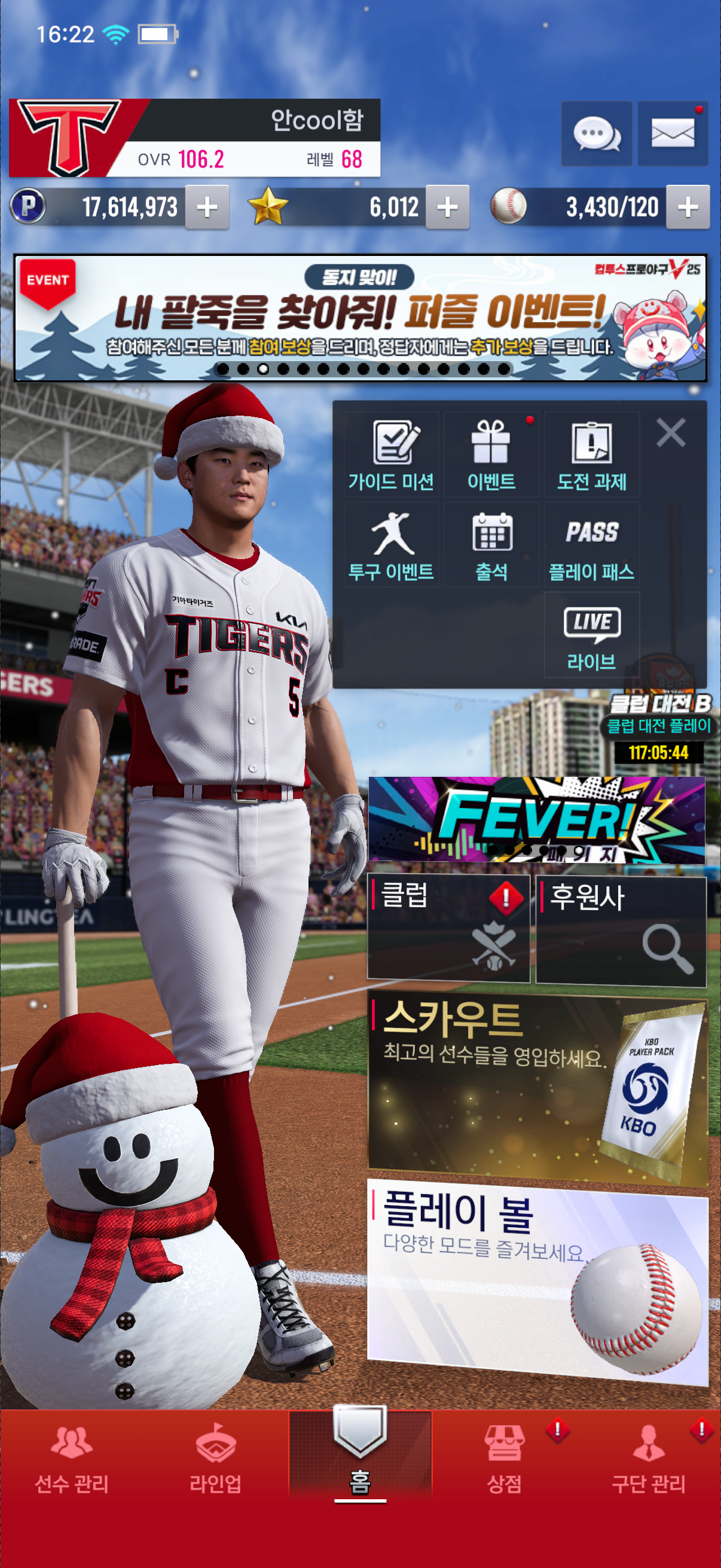This screenshot has width=721, height=1568.
Task: Open the 라이브 LIVE menu
Action: pos(591,636)
